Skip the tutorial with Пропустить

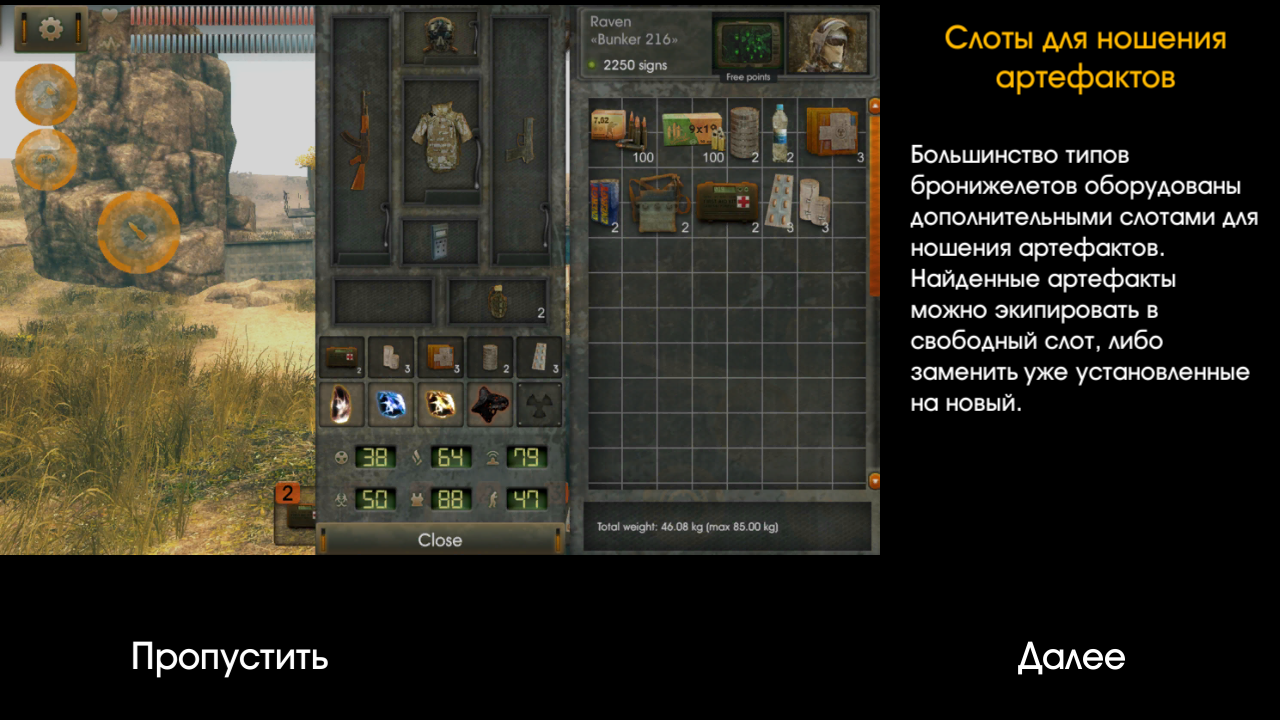(x=229, y=657)
